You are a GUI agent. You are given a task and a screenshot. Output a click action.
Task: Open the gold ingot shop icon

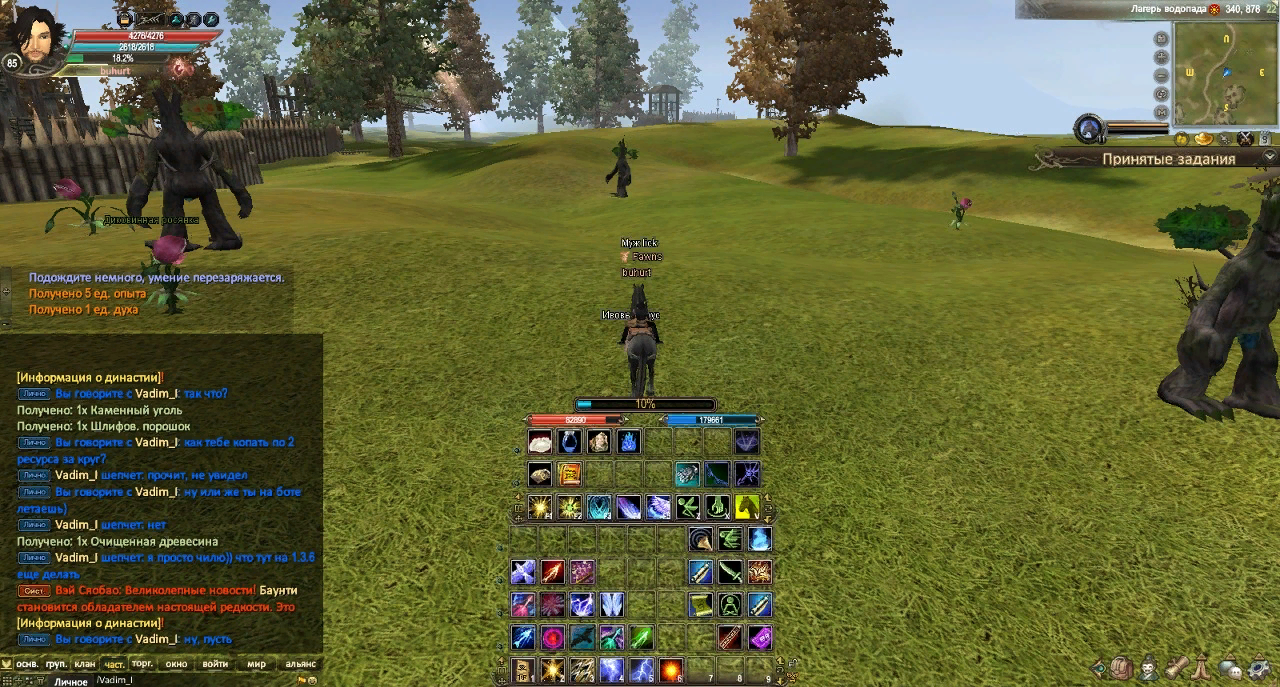[x=1203, y=139]
